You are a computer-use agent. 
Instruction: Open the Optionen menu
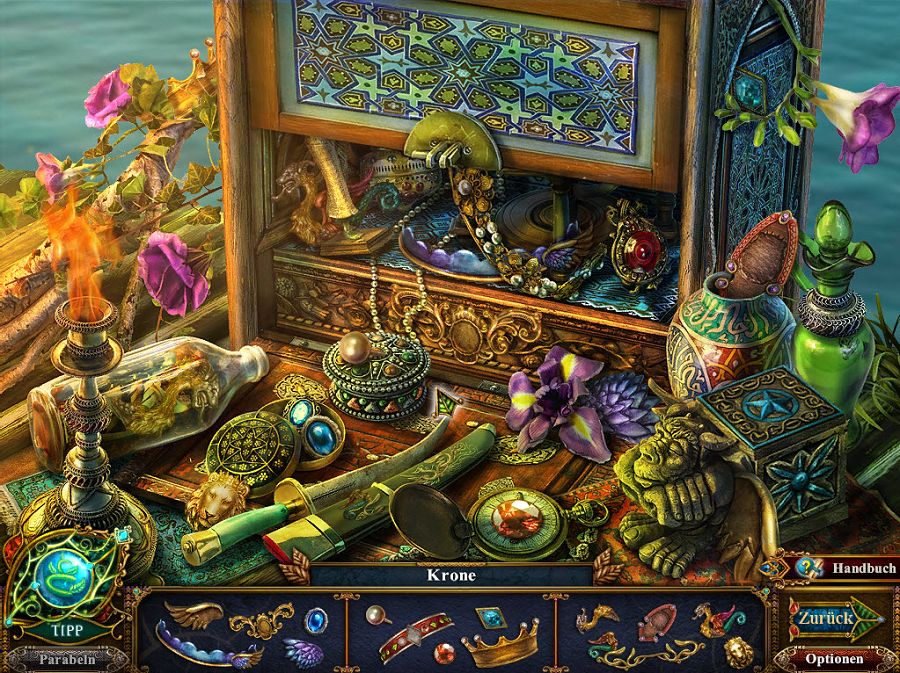pyautogui.click(x=836, y=659)
